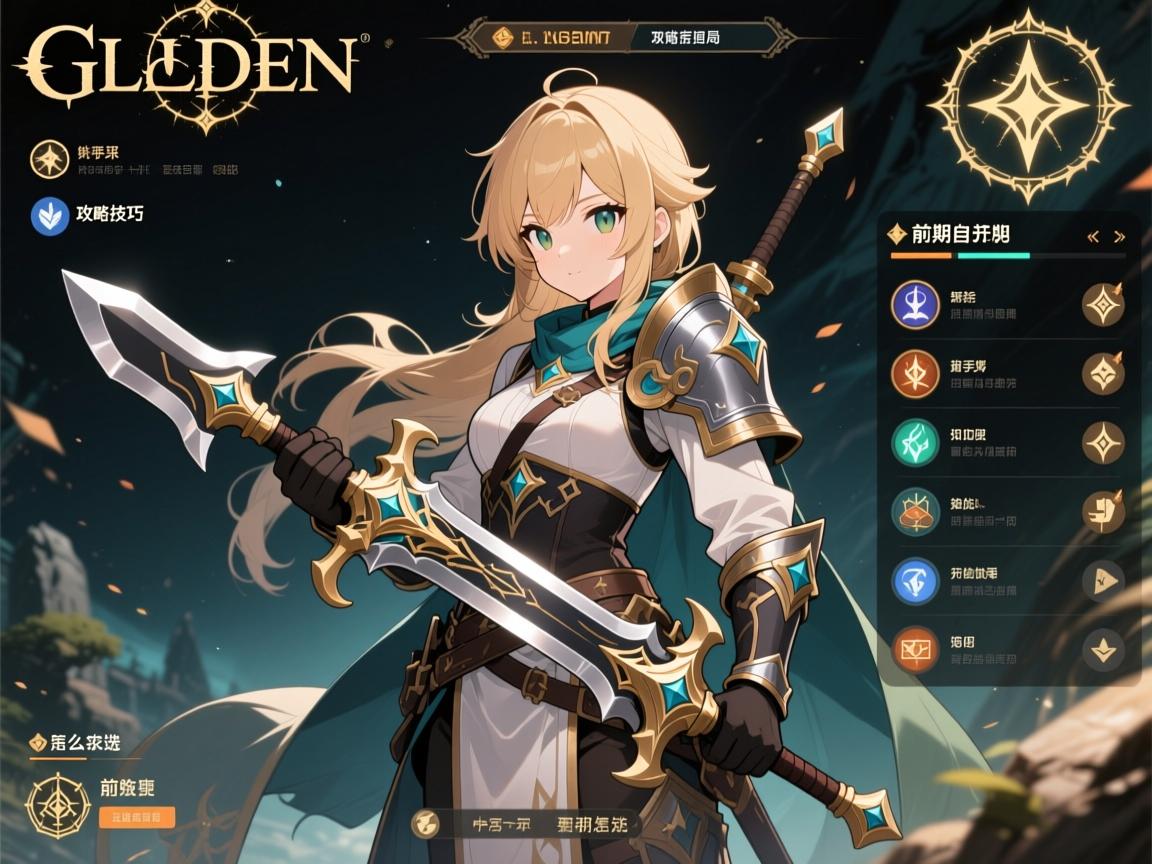Go to next page with right double-arrow
This screenshot has width=1152, height=864.
(1120, 237)
